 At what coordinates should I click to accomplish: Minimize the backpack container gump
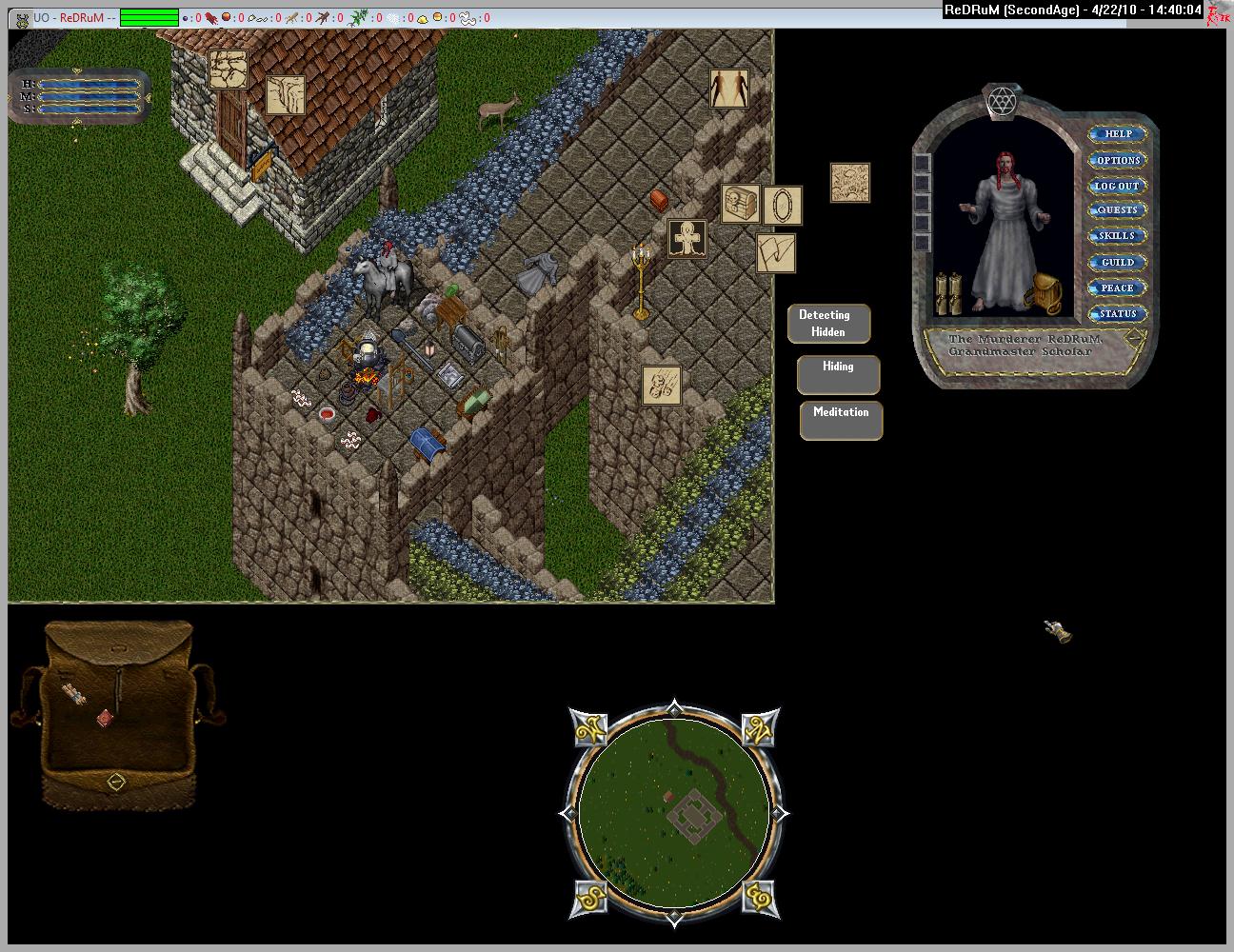click(x=116, y=782)
